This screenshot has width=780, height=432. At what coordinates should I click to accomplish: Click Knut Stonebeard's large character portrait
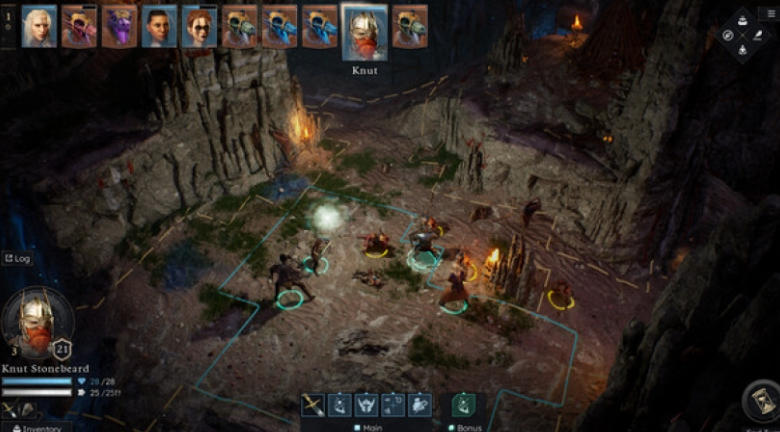37,322
